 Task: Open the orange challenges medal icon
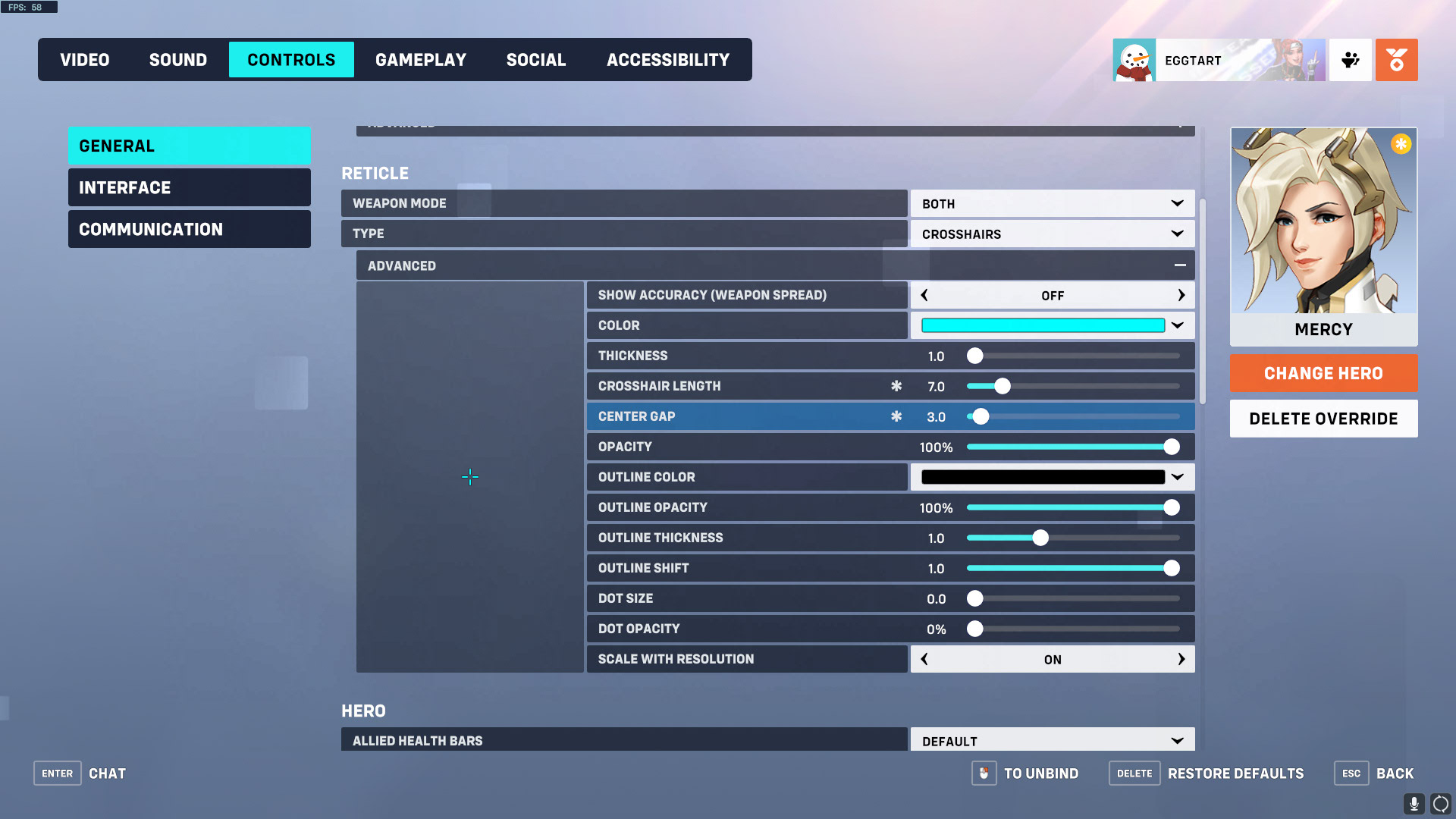click(1396, 60)
